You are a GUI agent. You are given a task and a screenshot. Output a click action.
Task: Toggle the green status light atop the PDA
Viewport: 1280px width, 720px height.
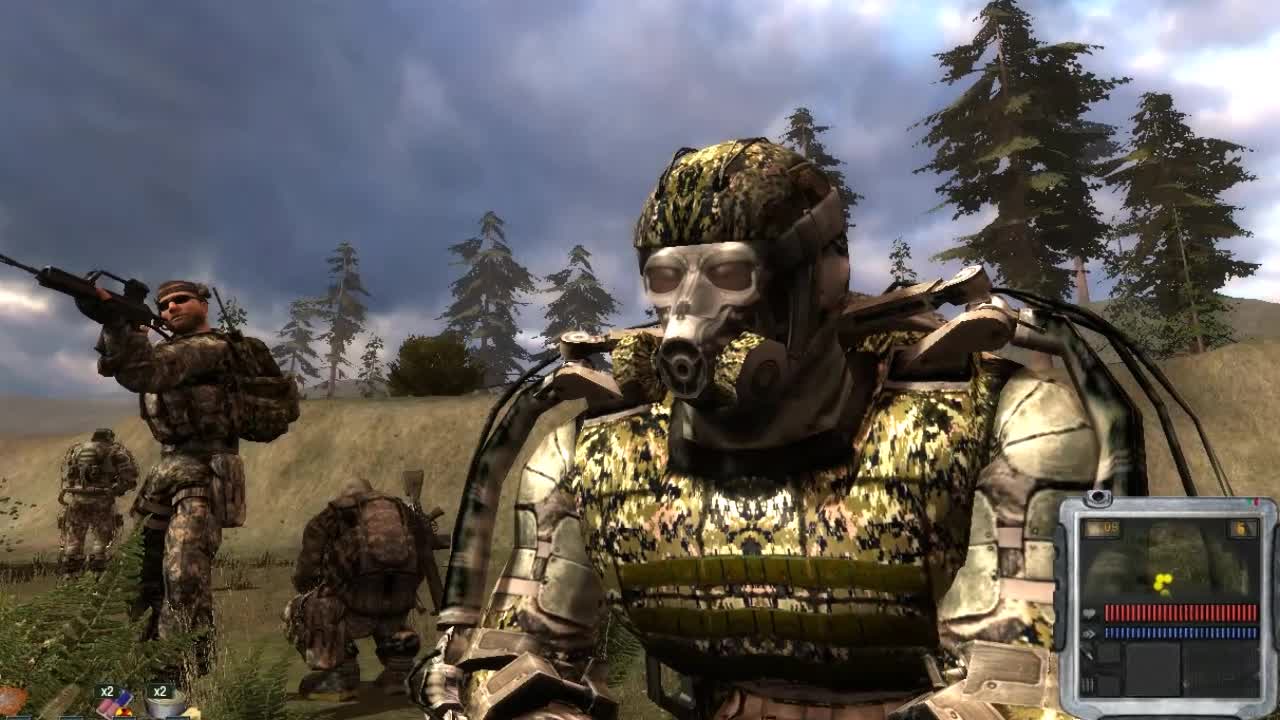coord(1247,500)
